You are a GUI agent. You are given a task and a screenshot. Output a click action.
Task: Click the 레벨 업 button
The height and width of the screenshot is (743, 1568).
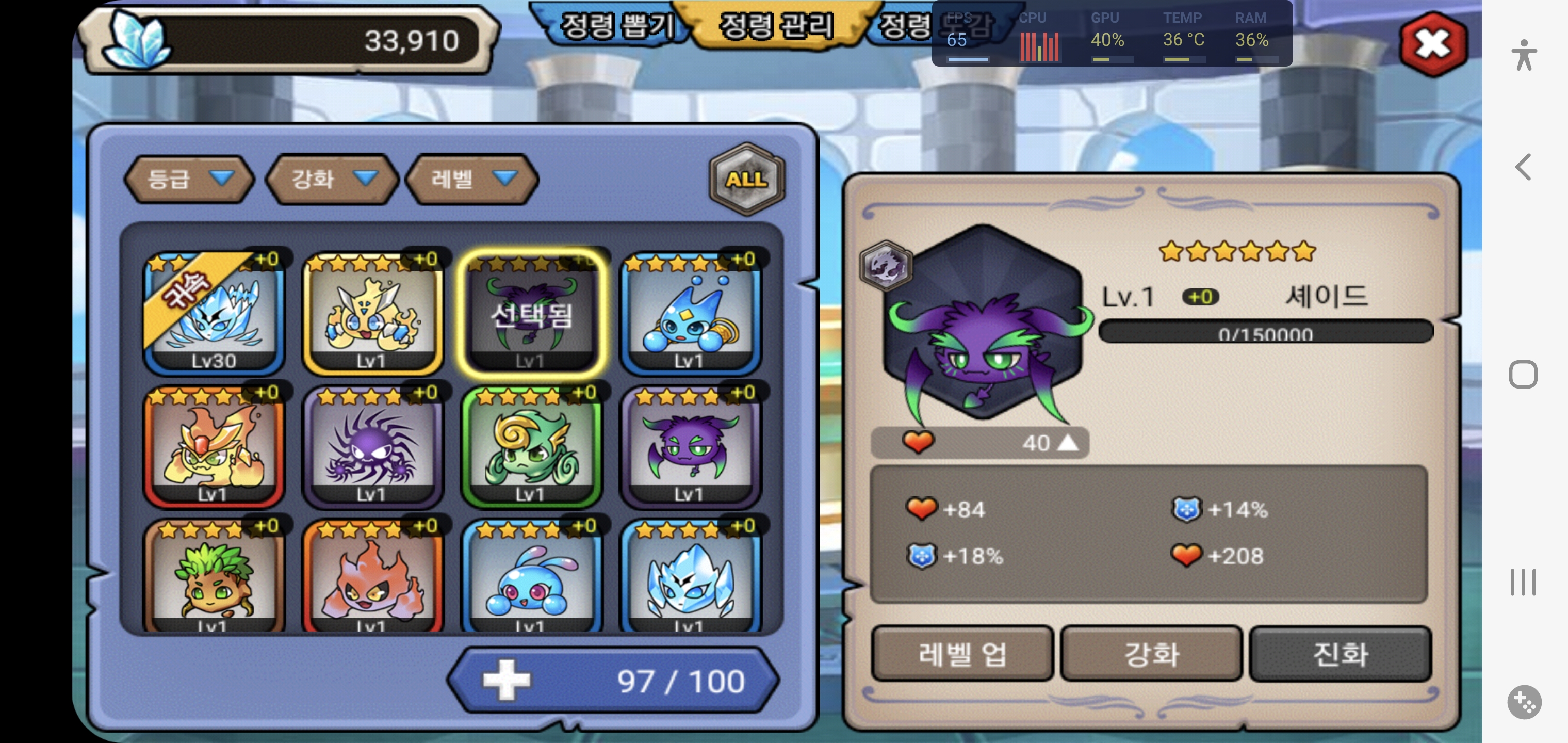click(x=962, y=654)
